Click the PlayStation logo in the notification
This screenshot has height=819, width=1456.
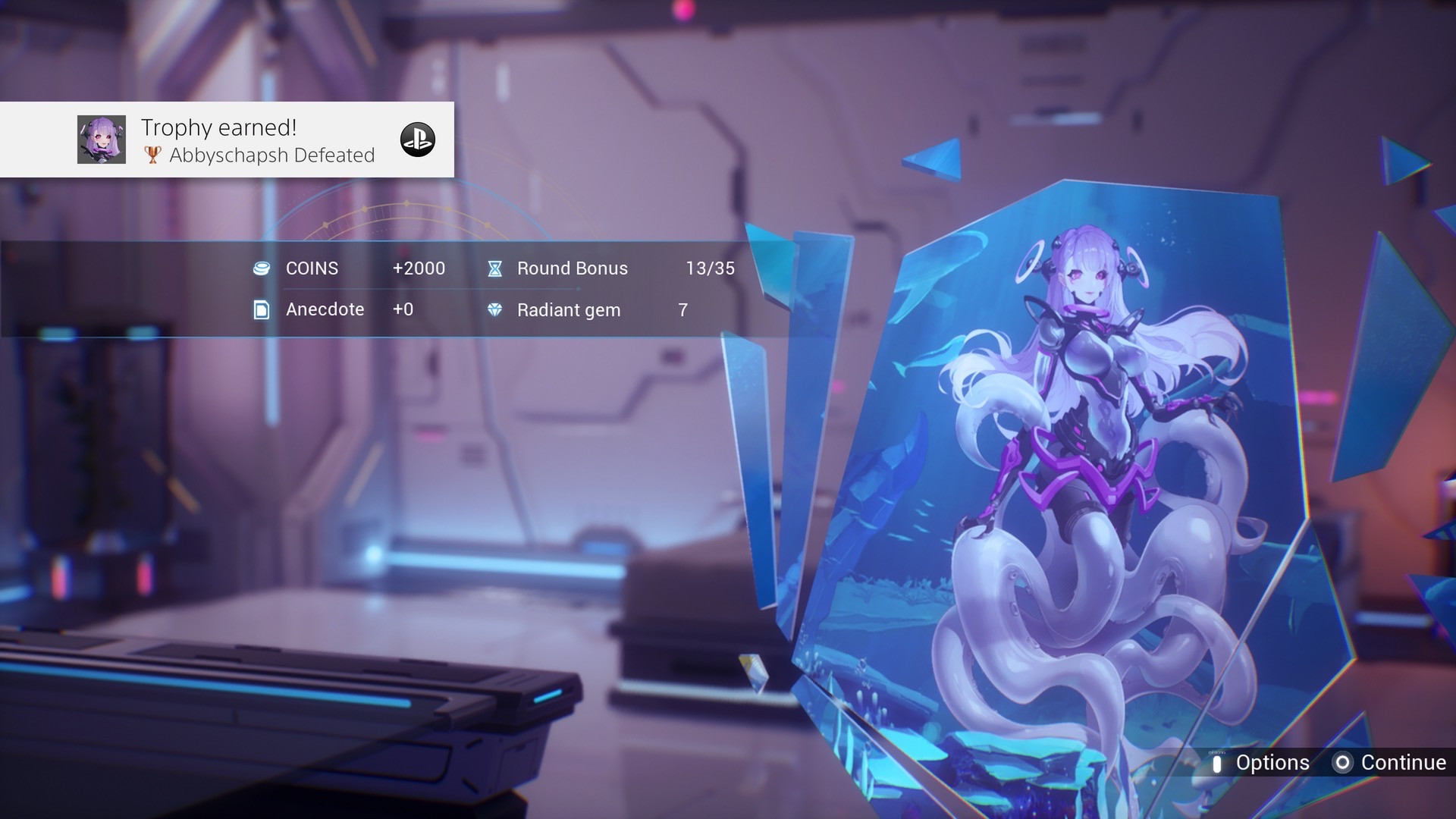click(419, 139)
